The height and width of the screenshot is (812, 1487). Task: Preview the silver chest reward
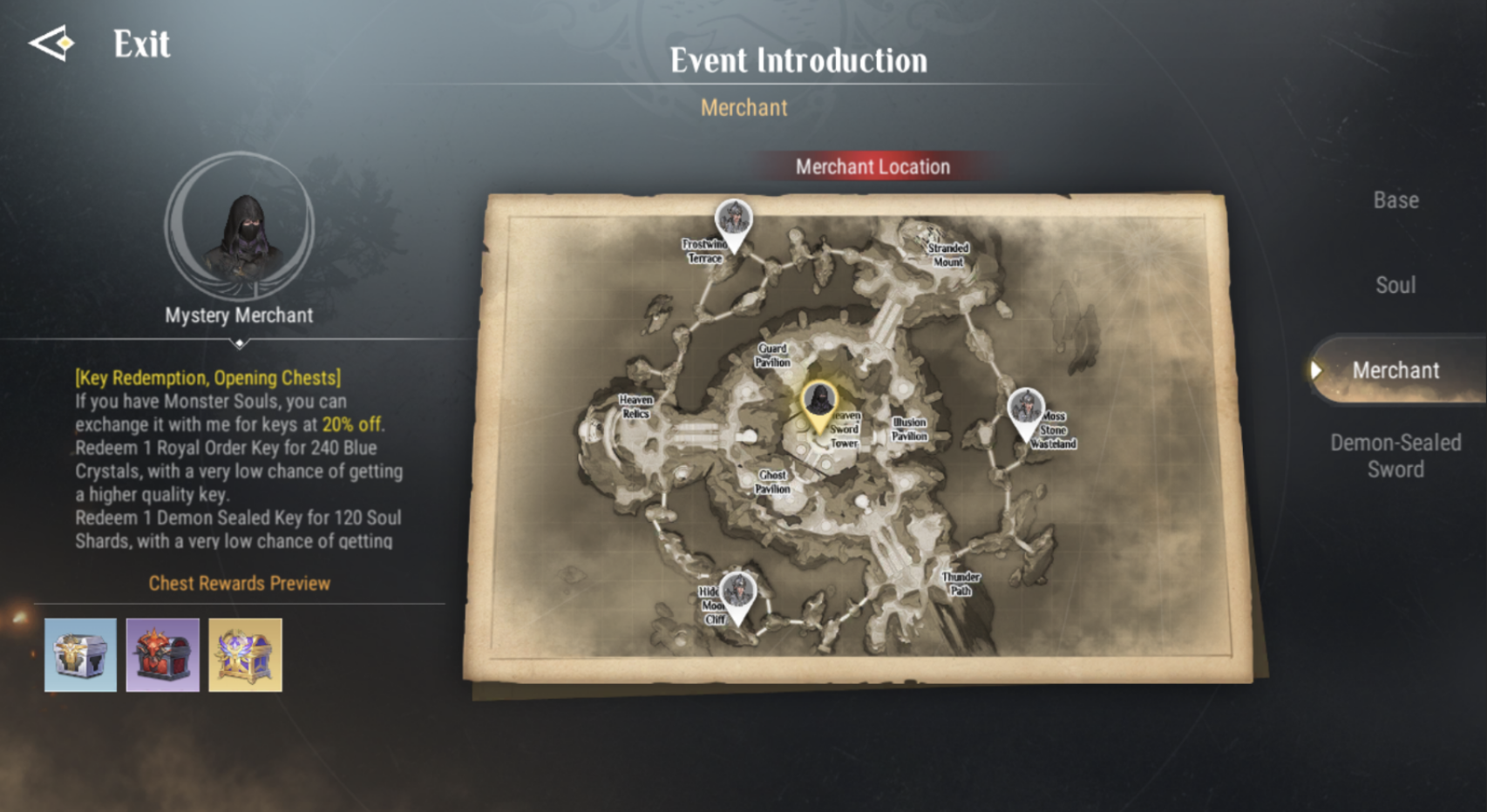pos(80,655)
